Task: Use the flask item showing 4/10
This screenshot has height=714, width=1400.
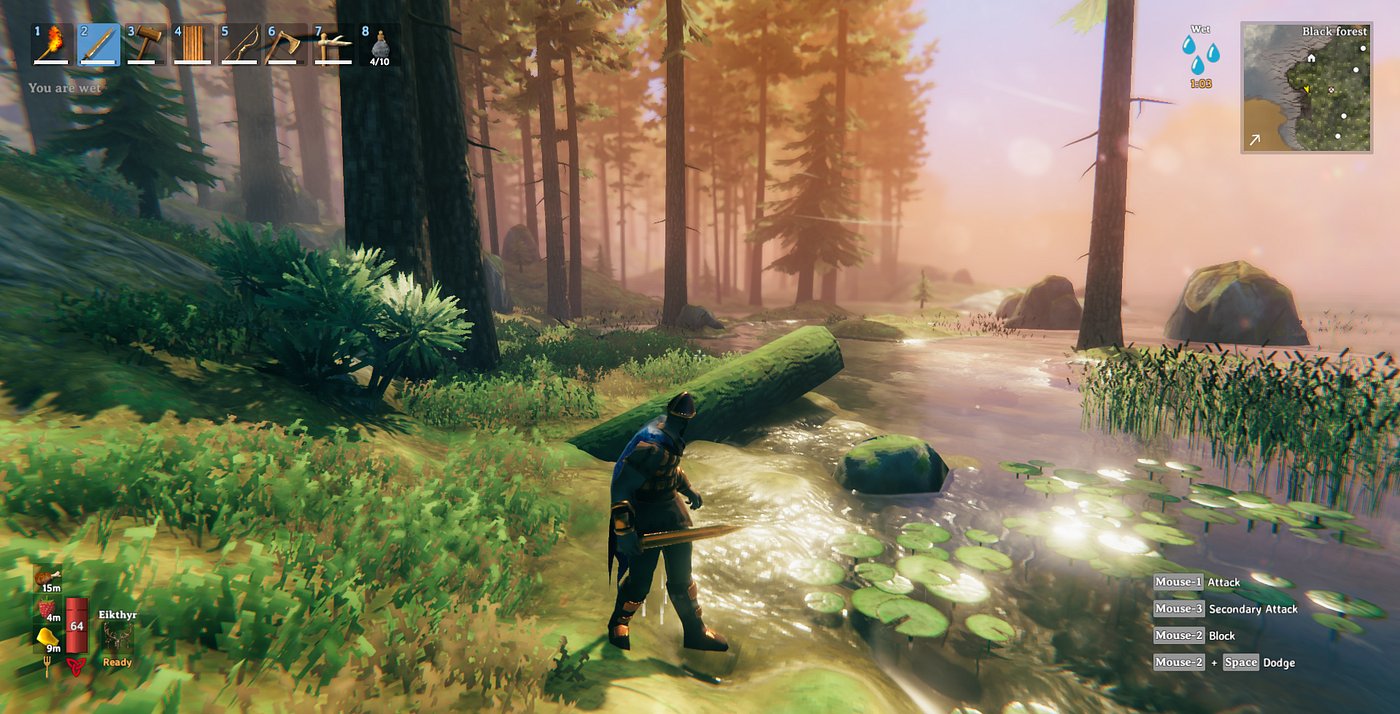Action: tap(380, 47)
